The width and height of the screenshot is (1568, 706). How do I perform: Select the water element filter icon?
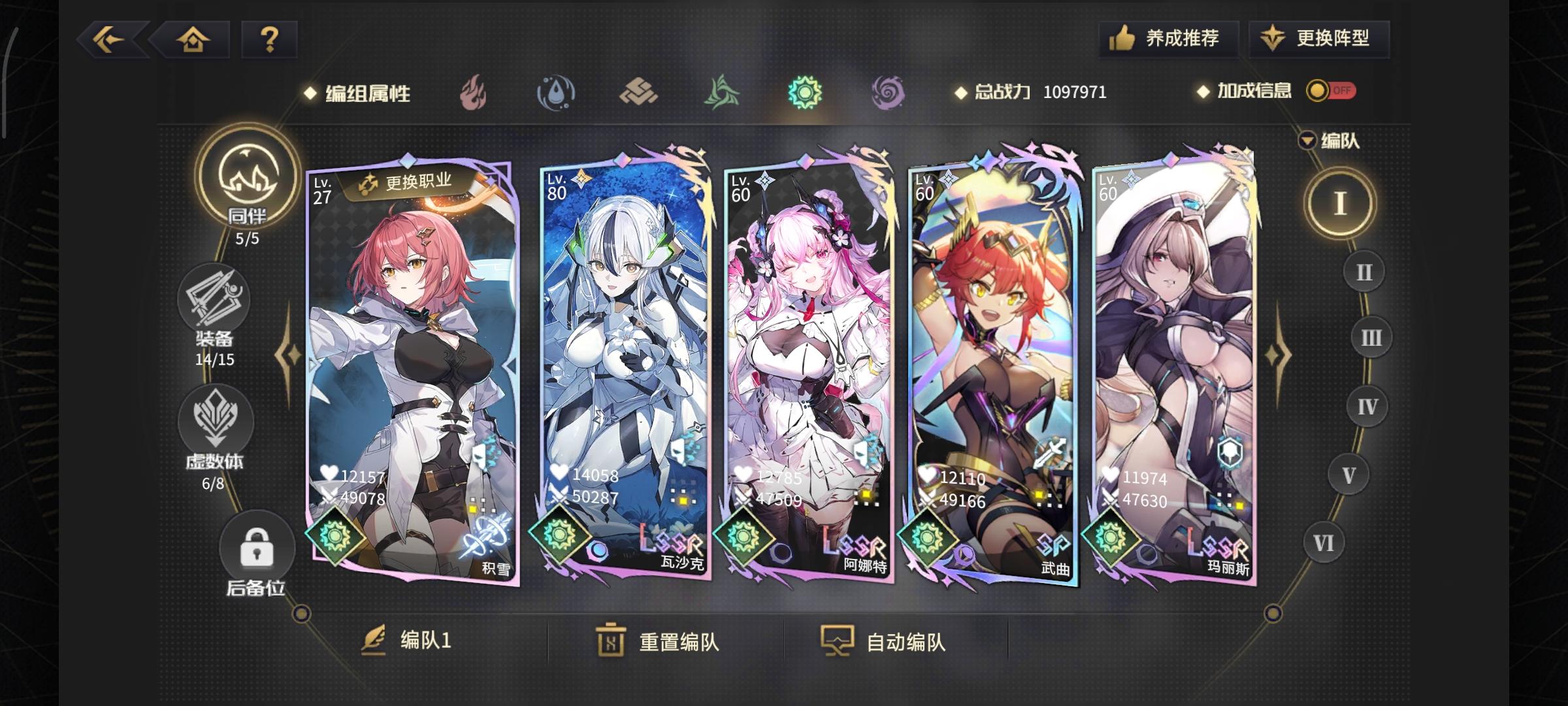click(x=556, y=93)
